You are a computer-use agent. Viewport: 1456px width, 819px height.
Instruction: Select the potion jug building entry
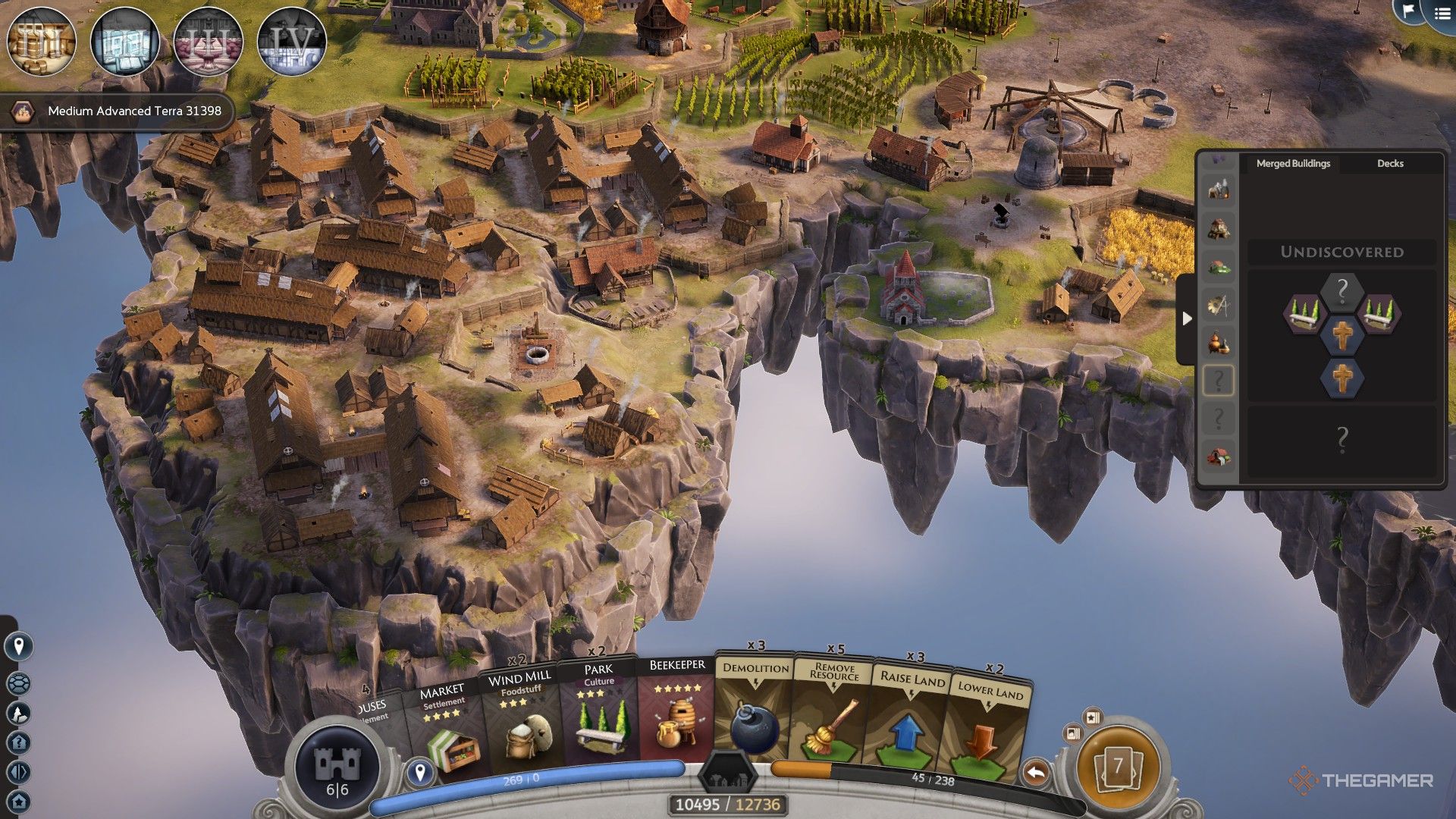(x=1219, y=343)
